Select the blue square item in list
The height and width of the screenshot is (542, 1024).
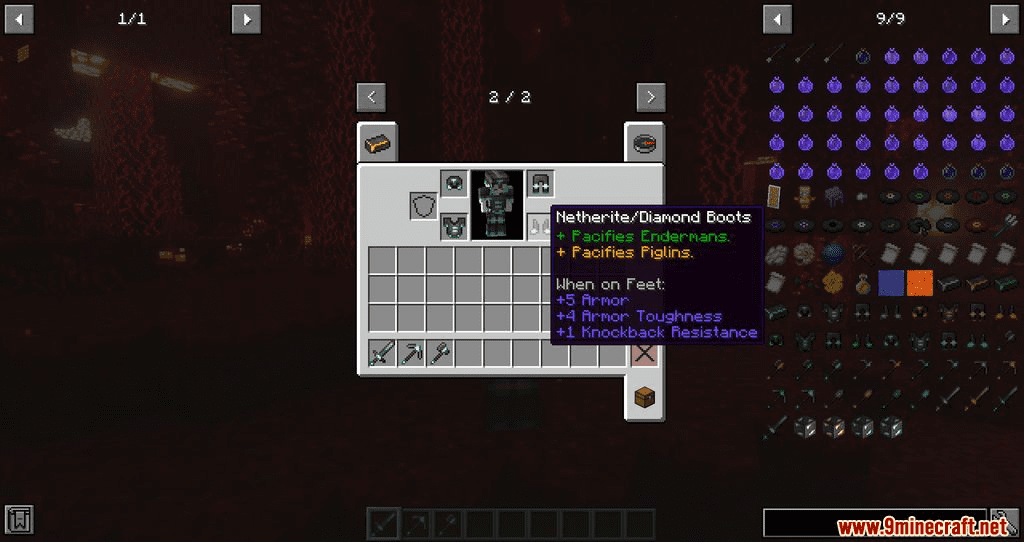coord(891,283)
